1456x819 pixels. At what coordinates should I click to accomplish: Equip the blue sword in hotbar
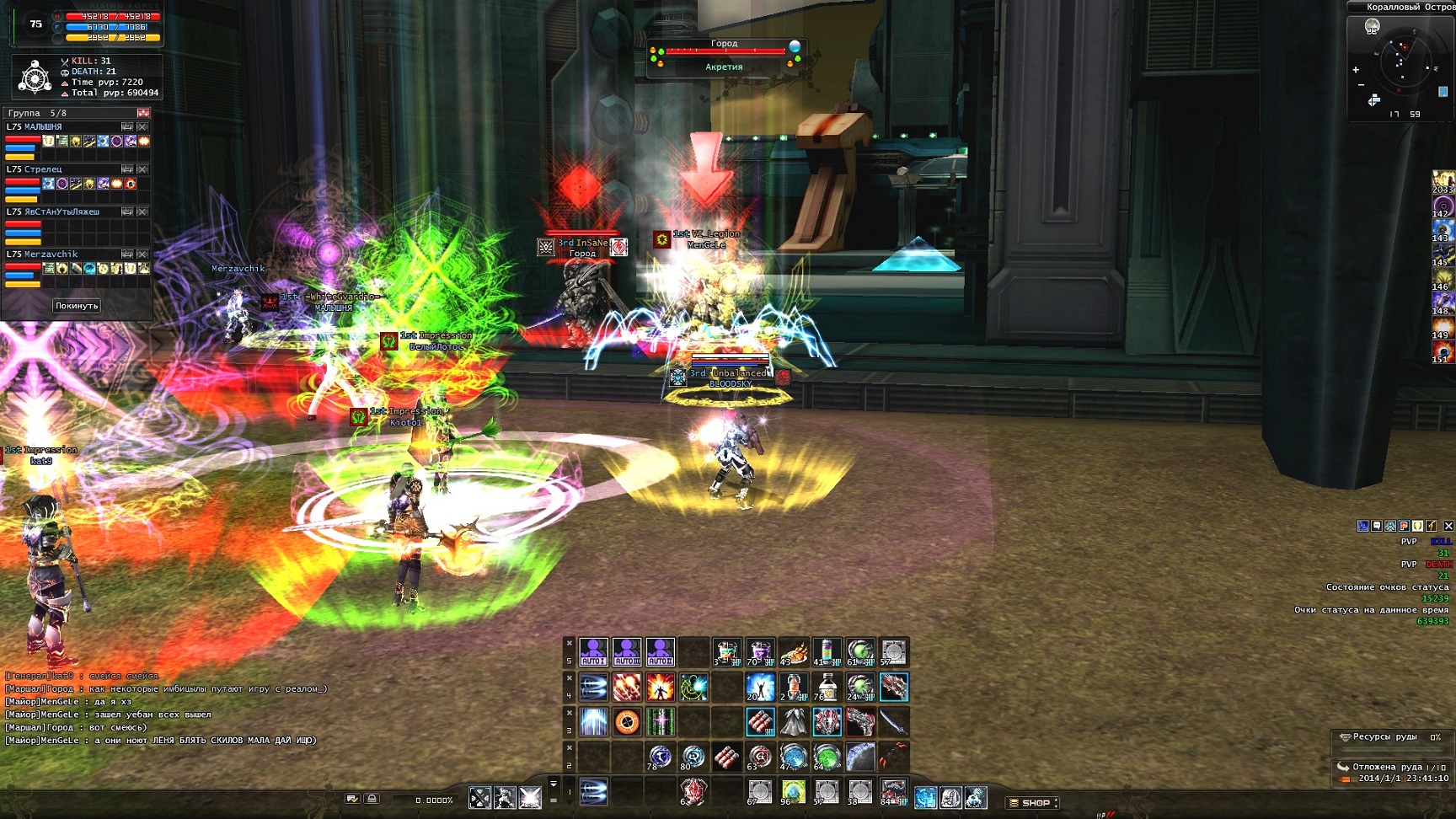pyautogui.click(x=893, y=721)
